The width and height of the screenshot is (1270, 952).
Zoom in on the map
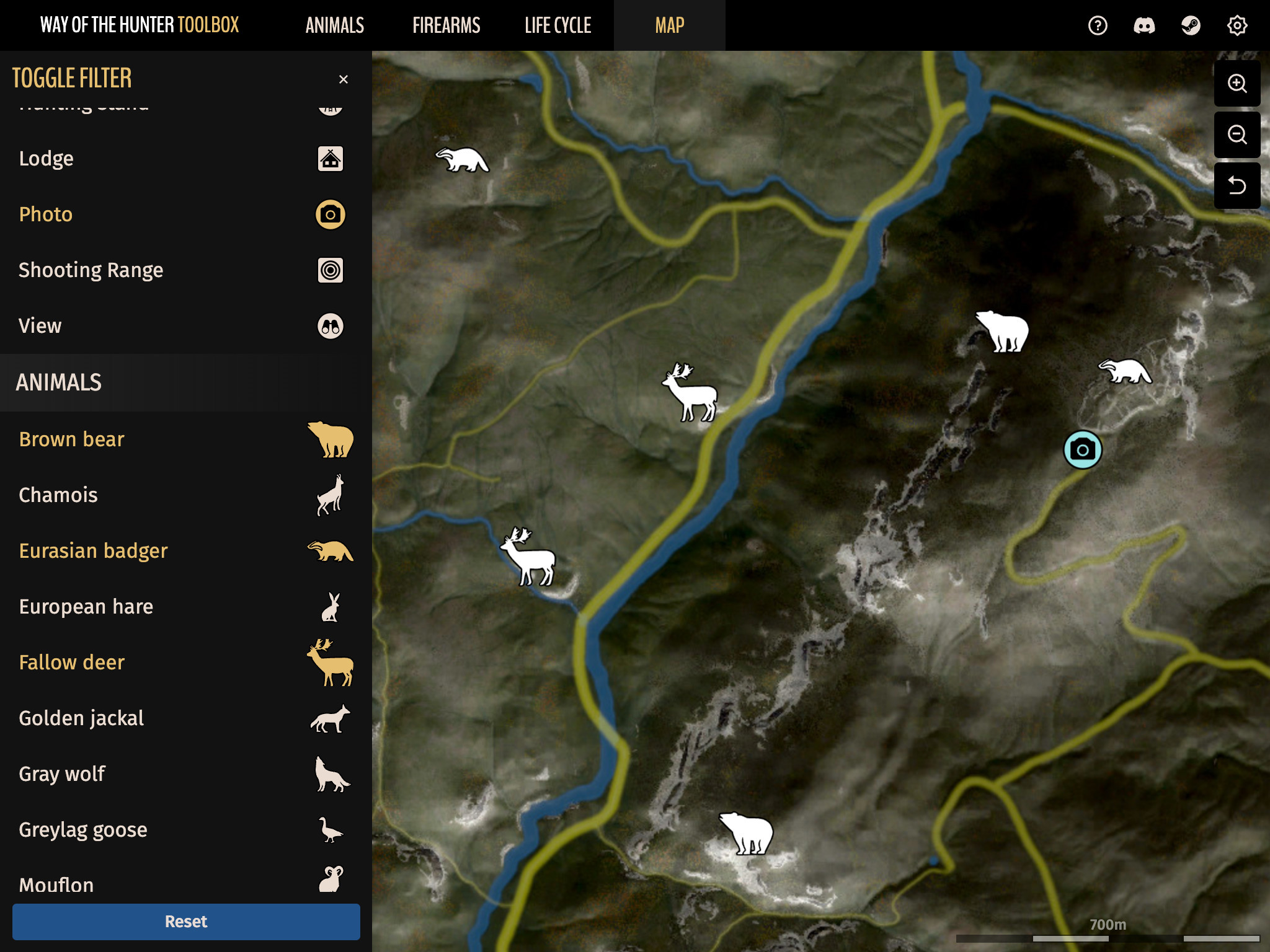pyautogui.click(x=1237, y=84)
